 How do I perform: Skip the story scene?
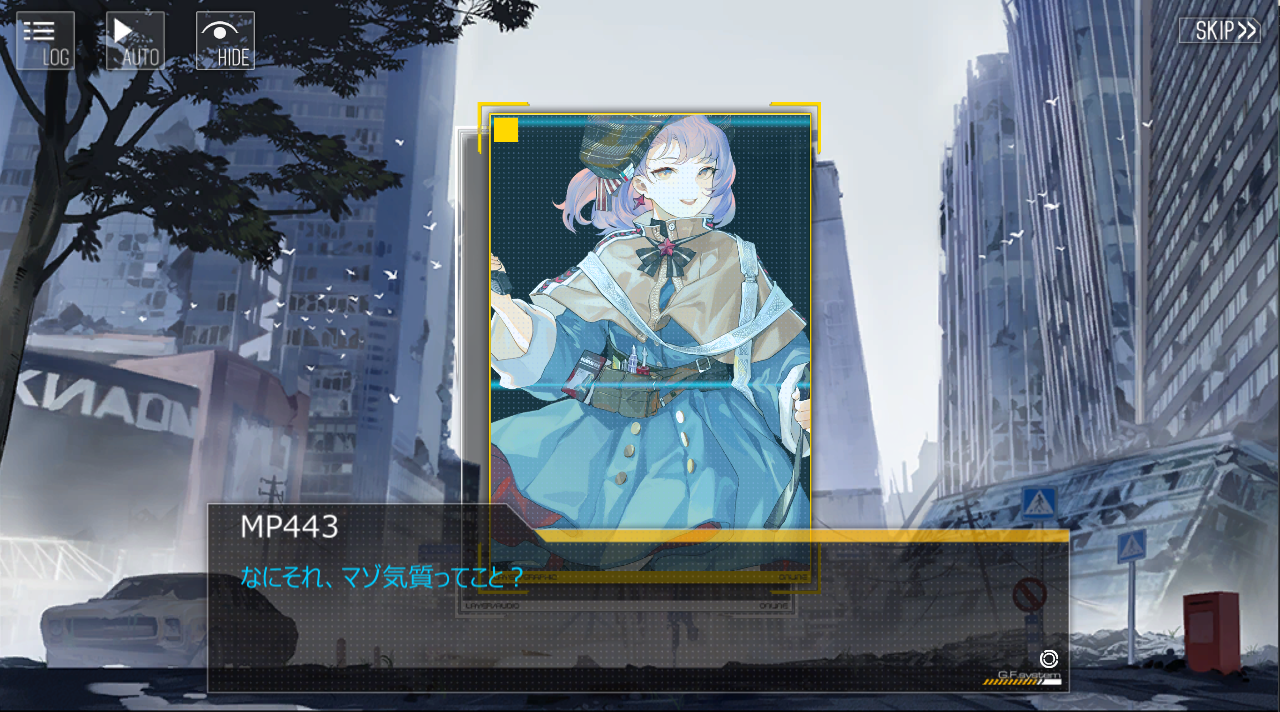[1218, 30]
